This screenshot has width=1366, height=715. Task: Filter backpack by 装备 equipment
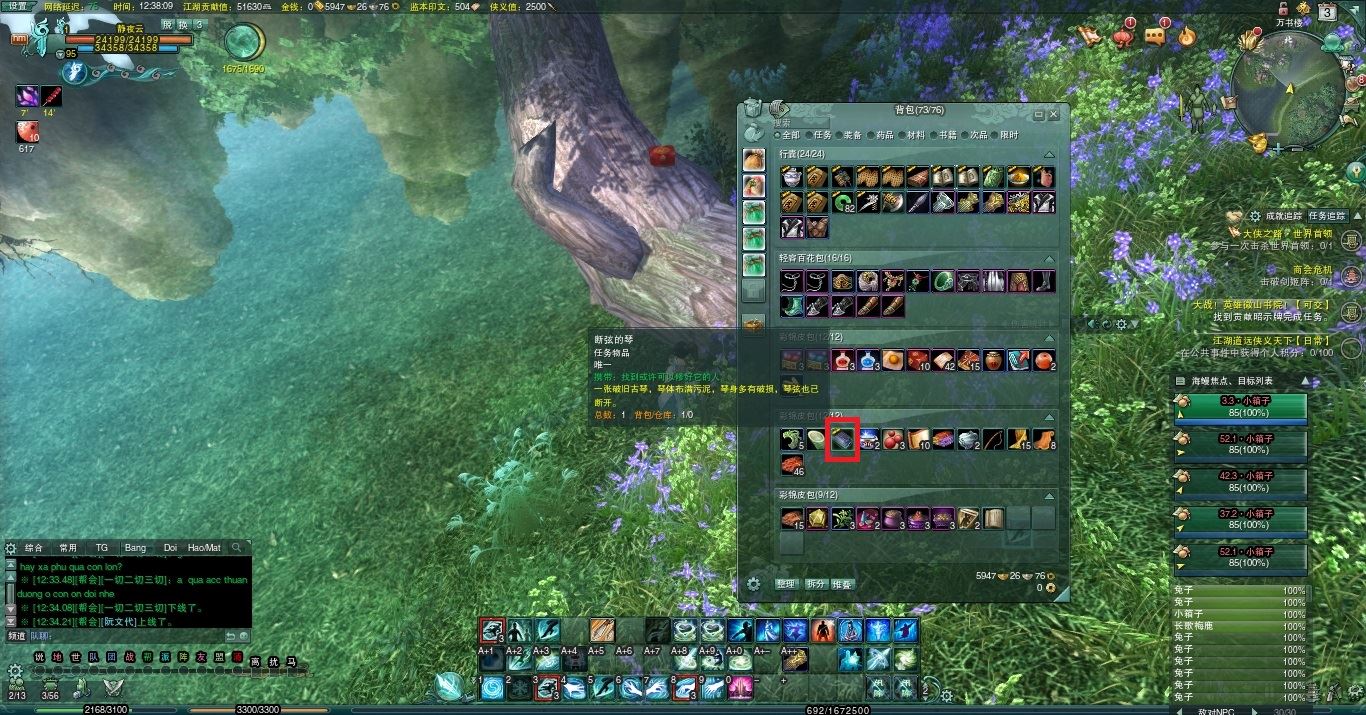pyautogui.click(x=848, y=135)
